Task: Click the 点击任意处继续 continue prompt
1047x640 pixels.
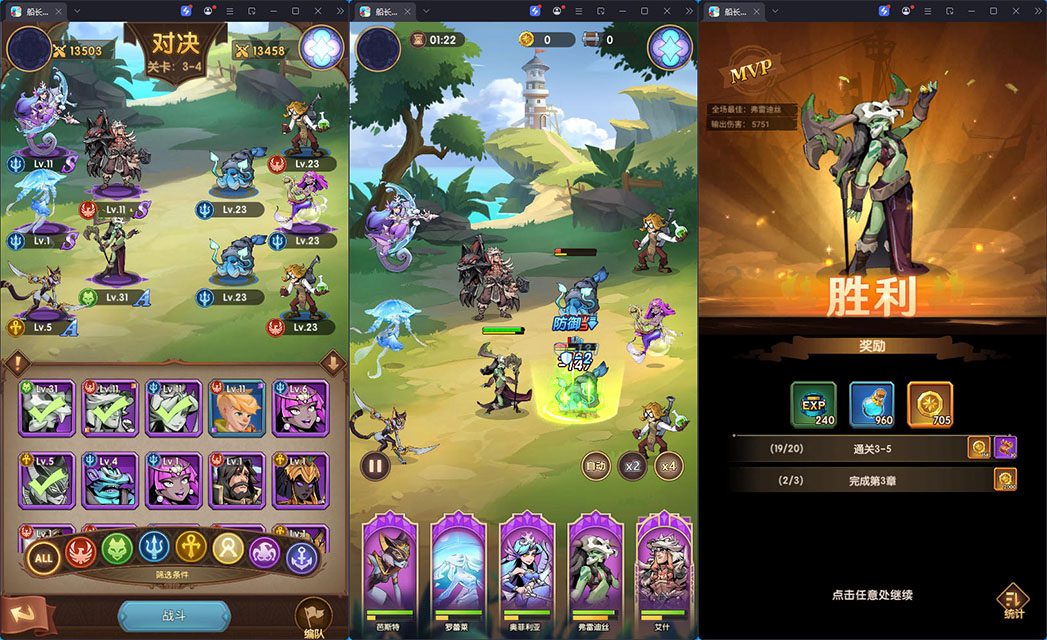Action: click(872, 595)
